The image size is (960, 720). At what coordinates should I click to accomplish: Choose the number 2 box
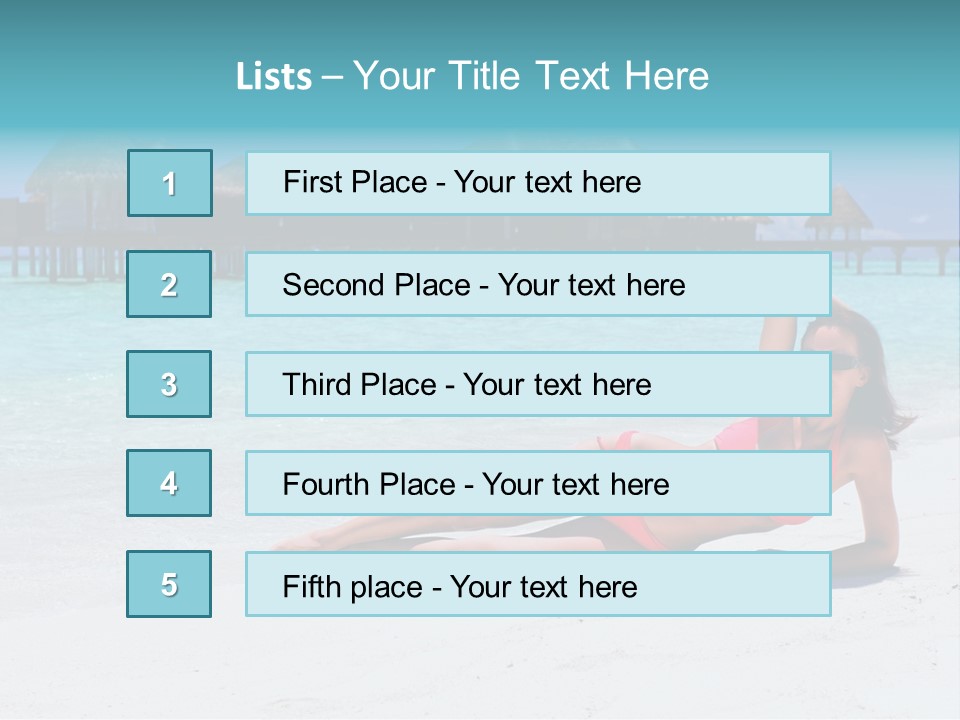[169, 284]
